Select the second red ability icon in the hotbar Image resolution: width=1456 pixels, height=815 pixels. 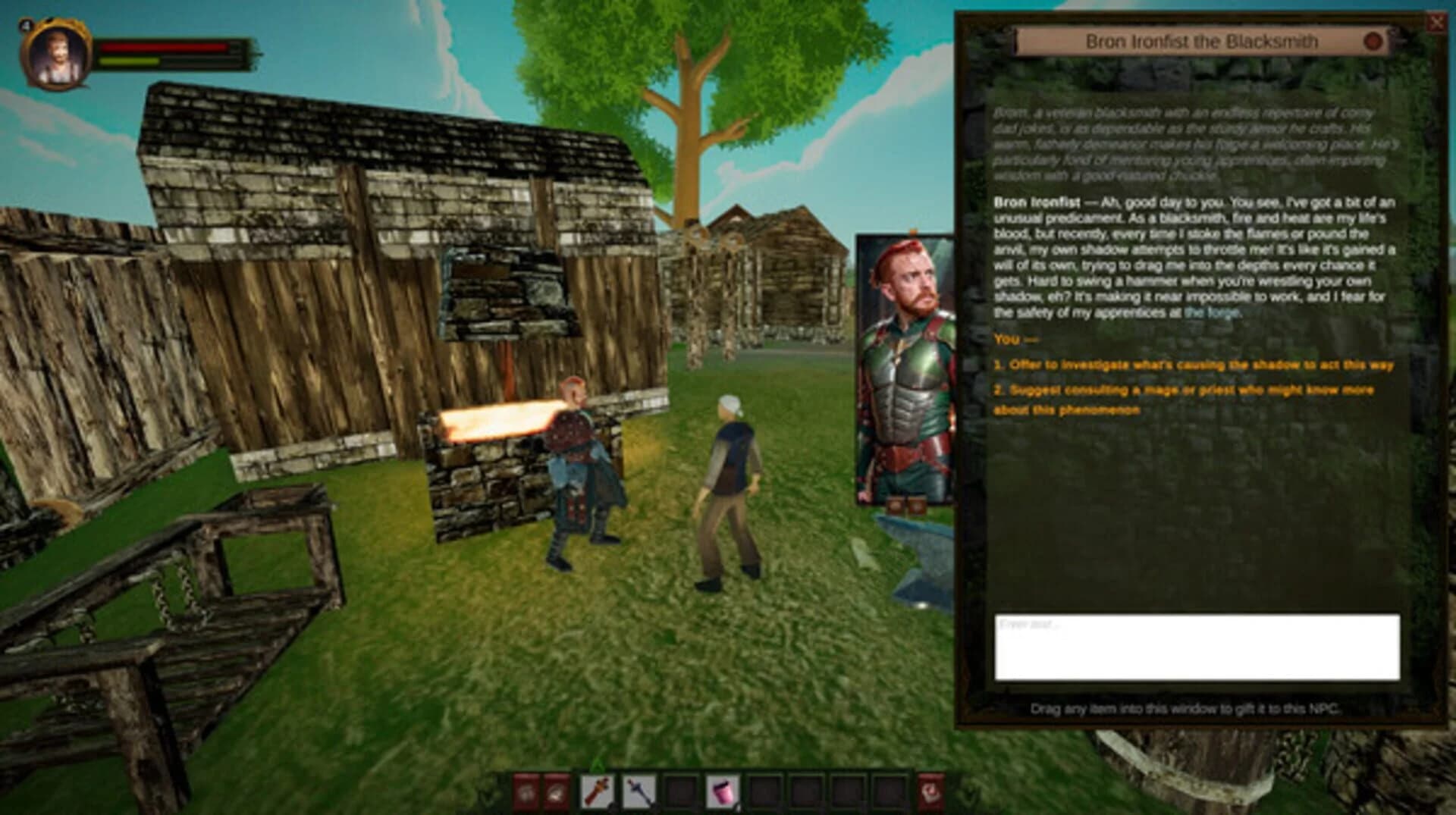tap(557, 788)
